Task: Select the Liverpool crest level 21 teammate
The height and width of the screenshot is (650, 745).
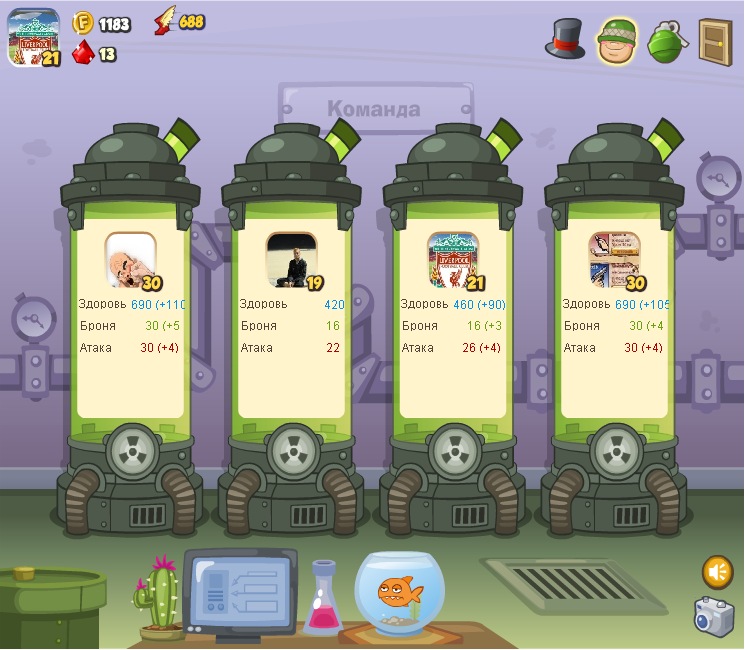Action: (x=452, y=259)
